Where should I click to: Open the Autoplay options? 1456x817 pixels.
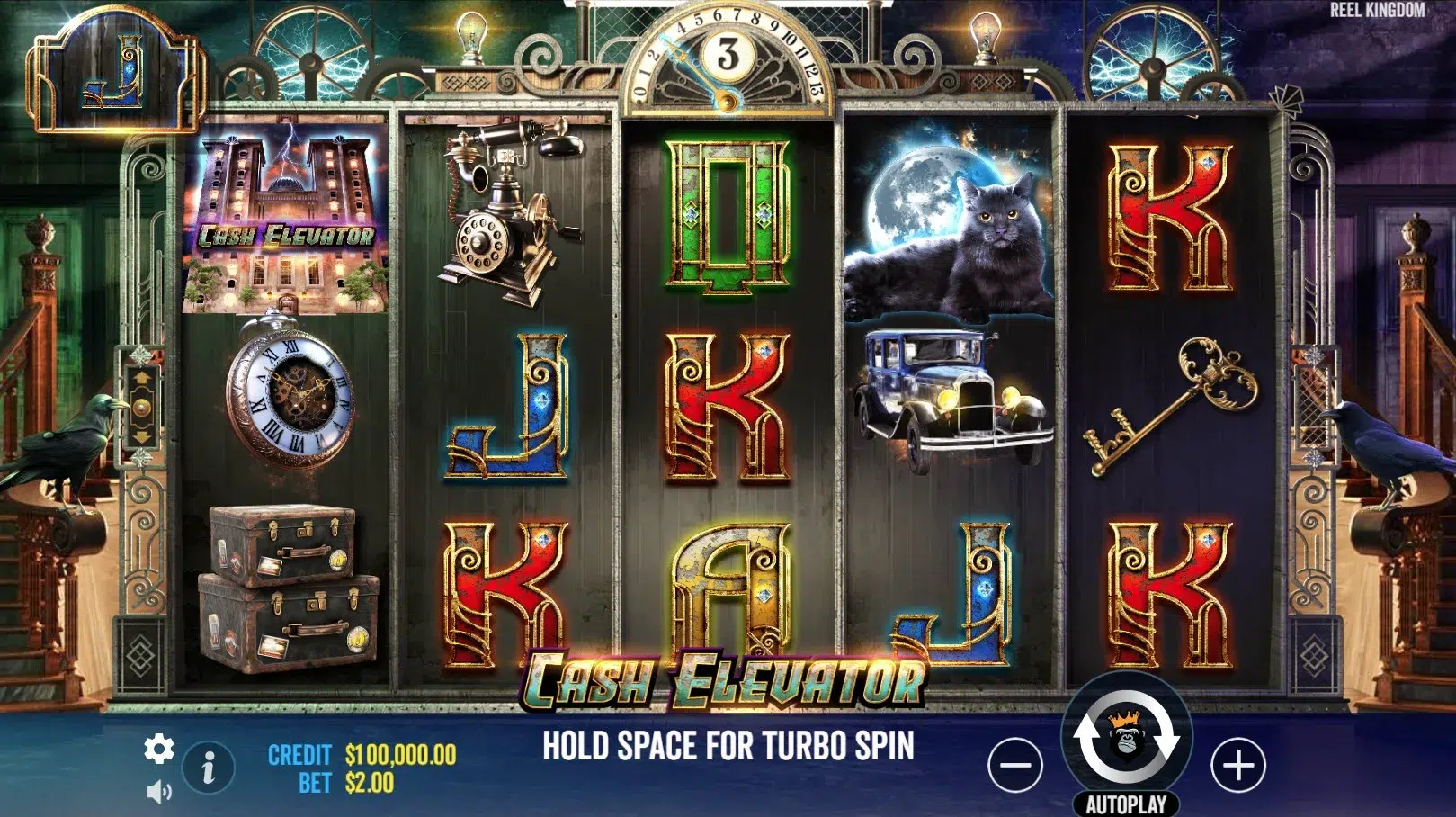coord(1126,804)
